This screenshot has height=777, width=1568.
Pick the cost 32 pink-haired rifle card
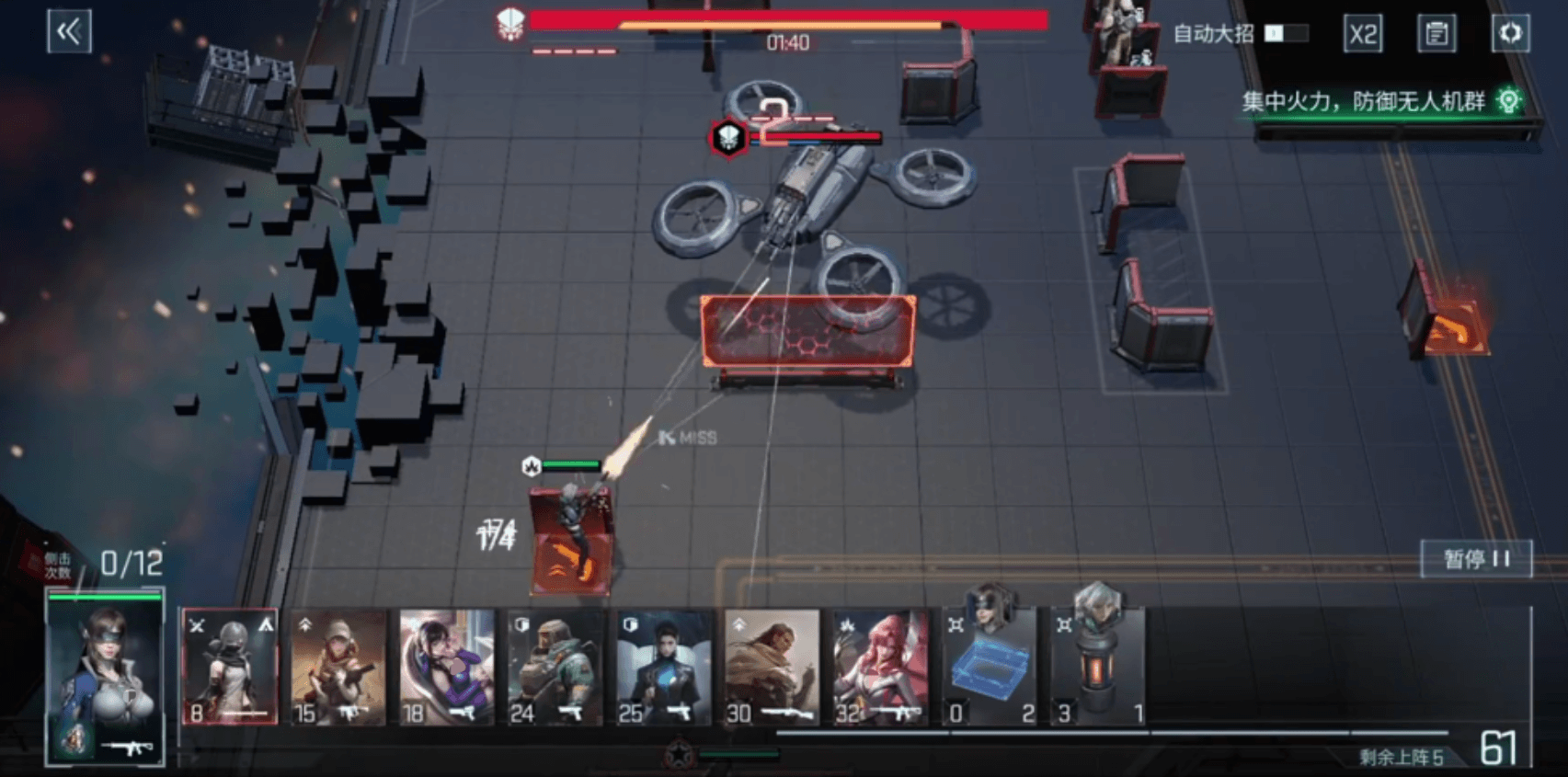pyautogui.click(x=881, y=668)
